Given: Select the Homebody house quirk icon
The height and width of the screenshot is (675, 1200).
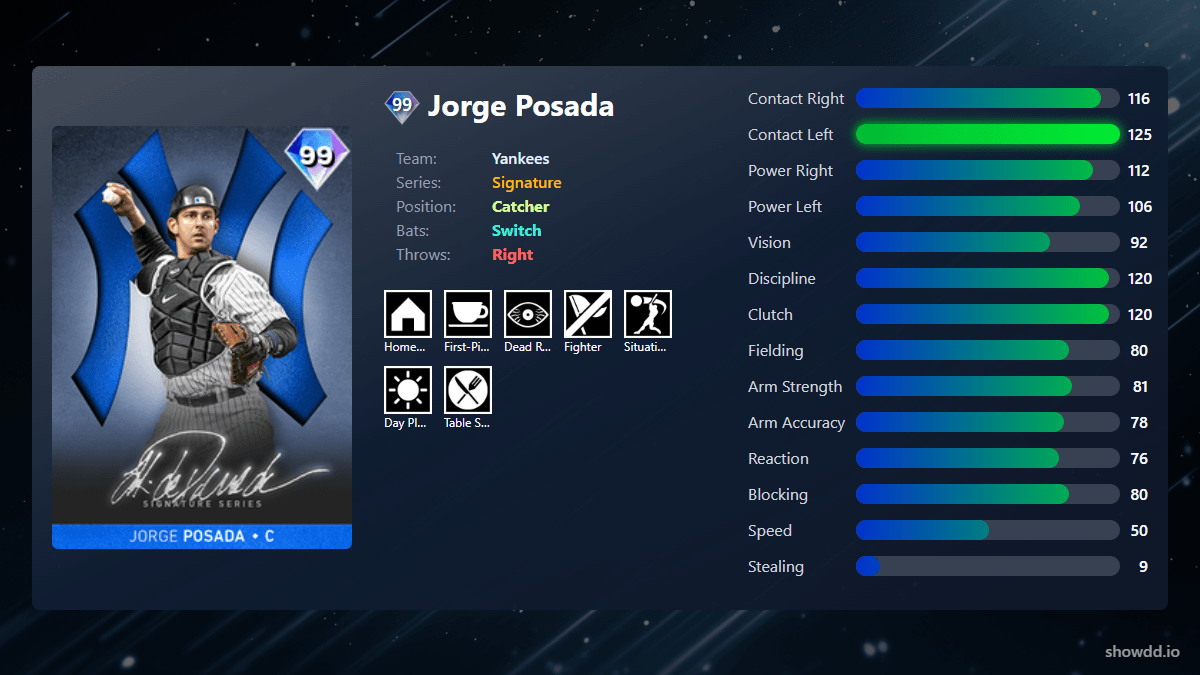Looking at the screenshot, I should tap(408, 314).
